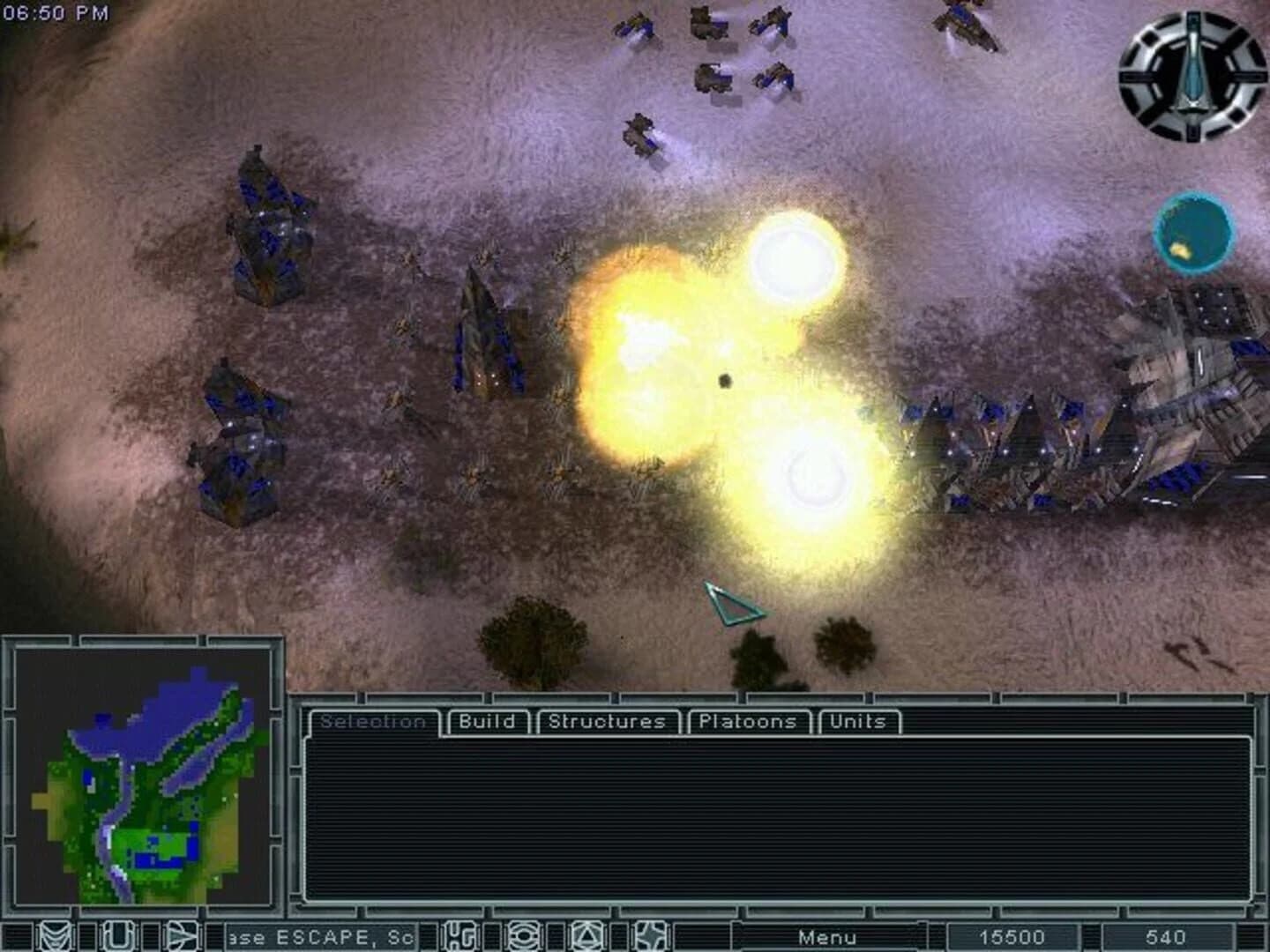Click the 540 counter at bottom right

[1166, 937]
